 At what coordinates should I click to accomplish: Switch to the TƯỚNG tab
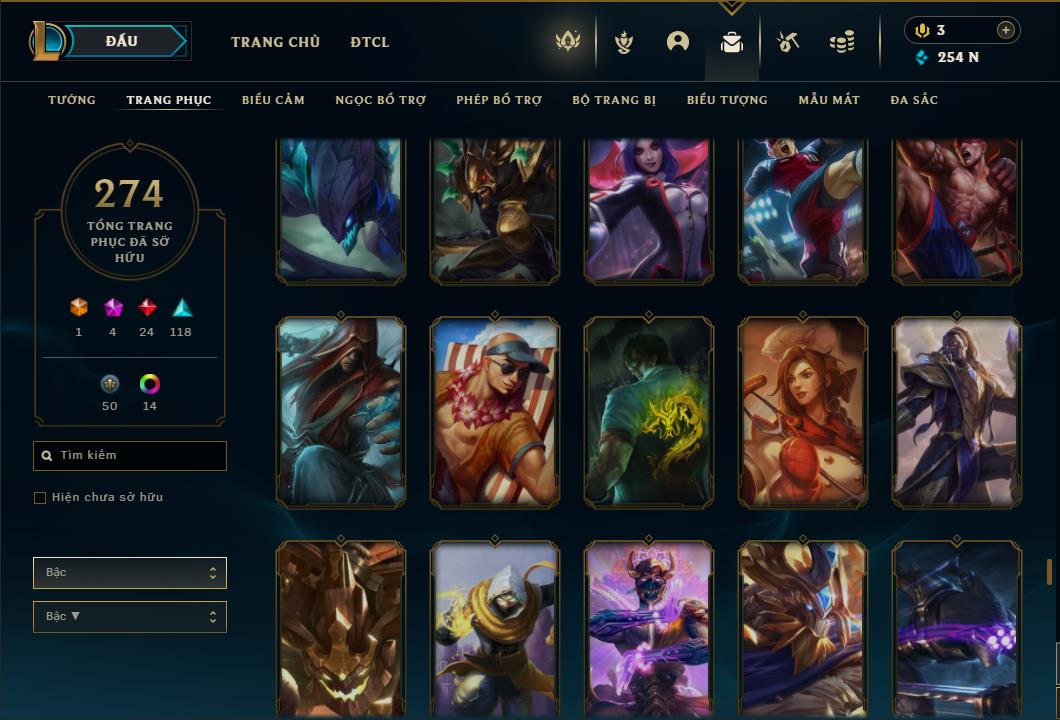tap(72, 100)
